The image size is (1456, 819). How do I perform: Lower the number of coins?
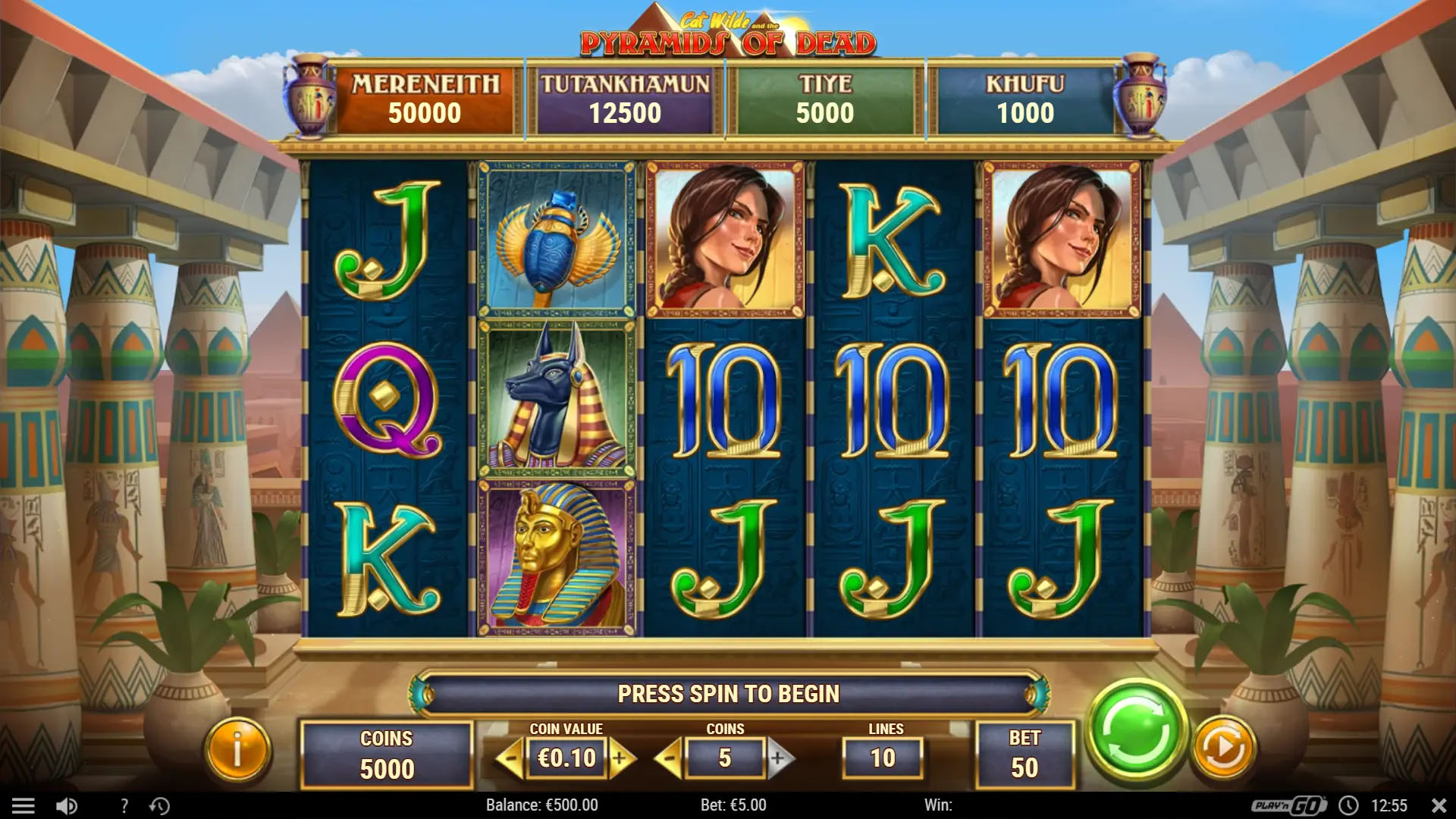(x=669, y=758)
